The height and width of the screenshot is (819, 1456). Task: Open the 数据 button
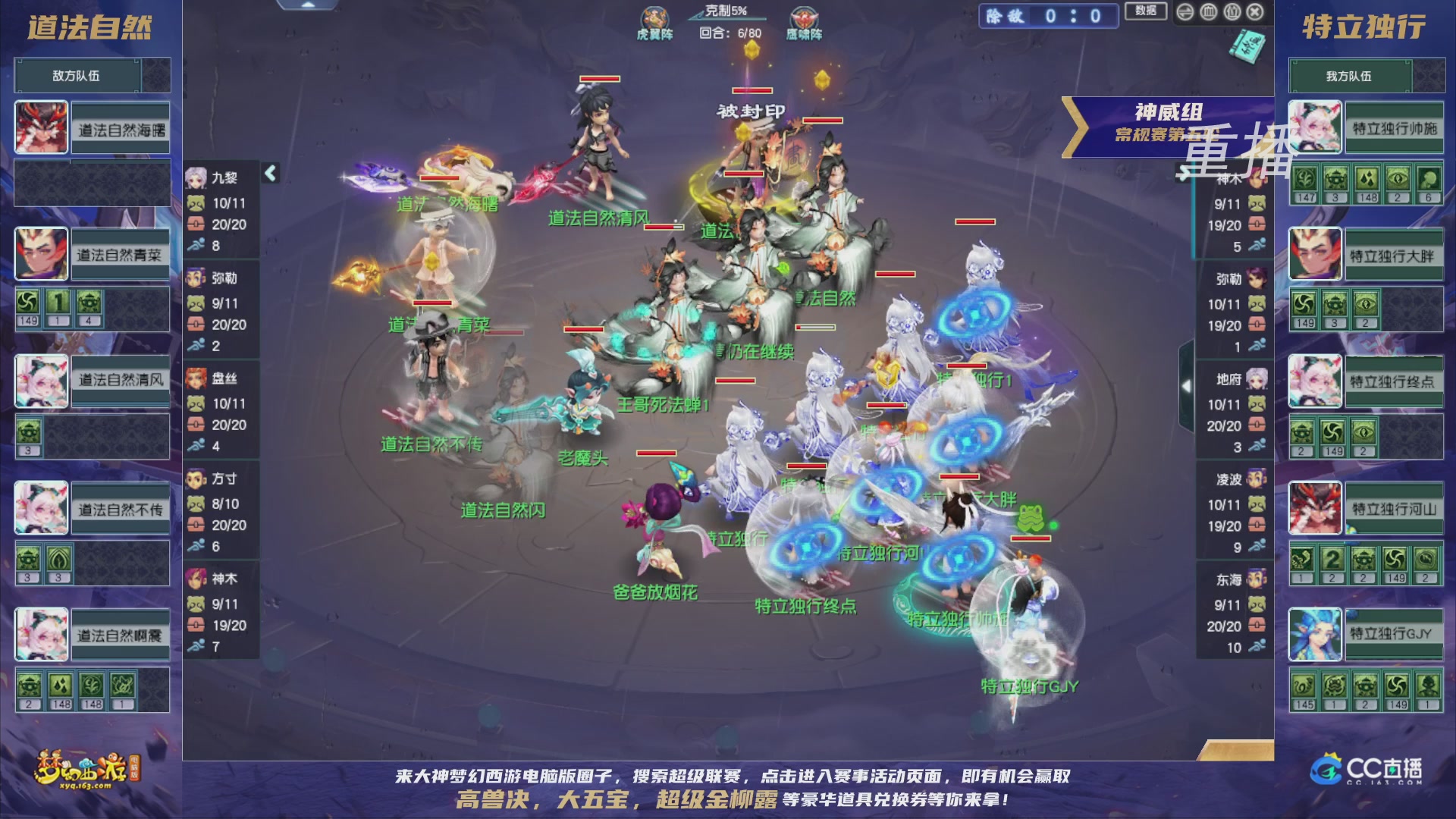coord(1145,12)
